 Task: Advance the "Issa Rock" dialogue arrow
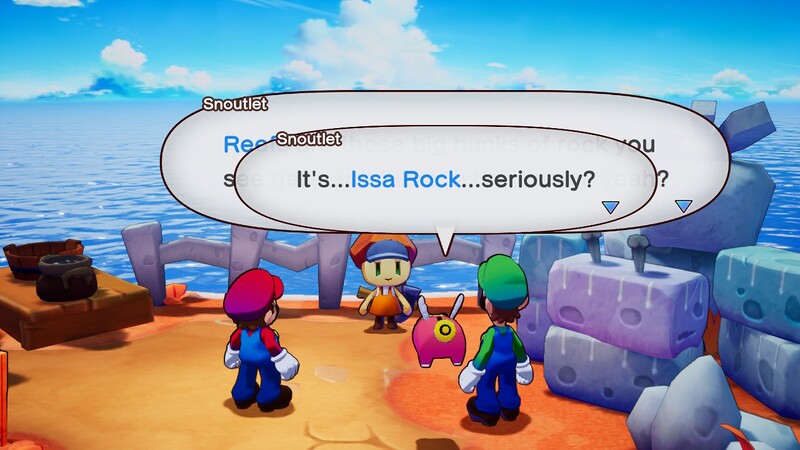(610, 207)
